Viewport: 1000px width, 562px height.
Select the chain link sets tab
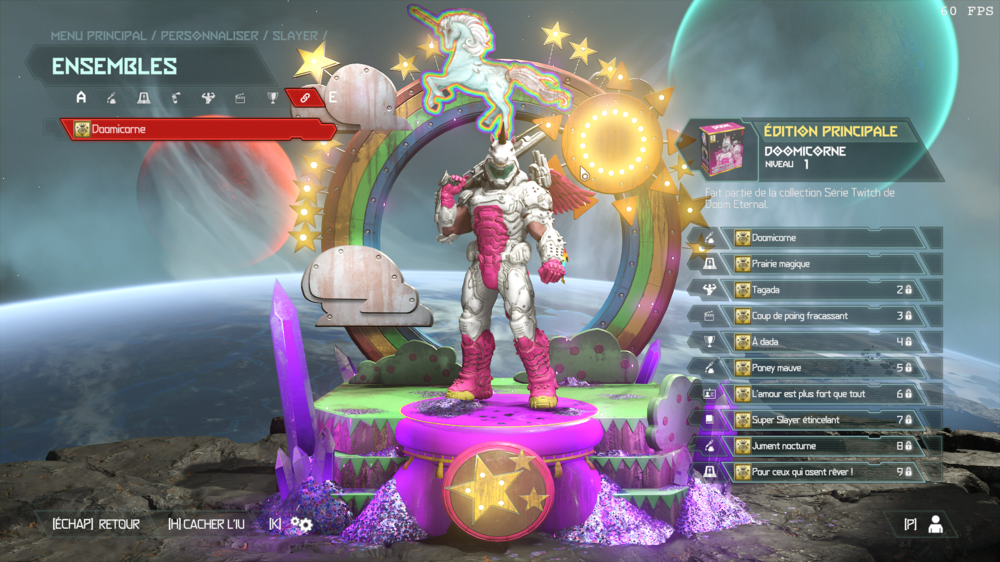pyautogui.click(x=303, y=97)
